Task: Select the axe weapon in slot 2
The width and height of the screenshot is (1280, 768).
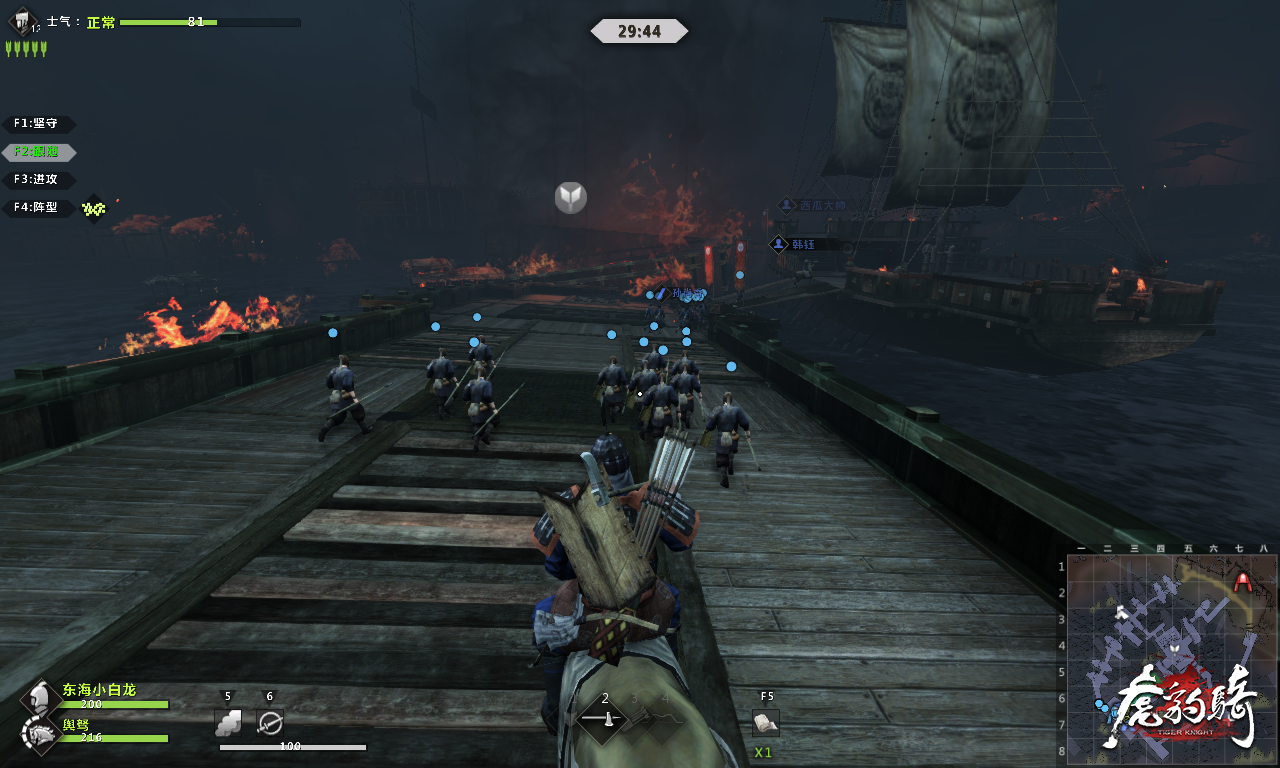Action: [604, 718]
